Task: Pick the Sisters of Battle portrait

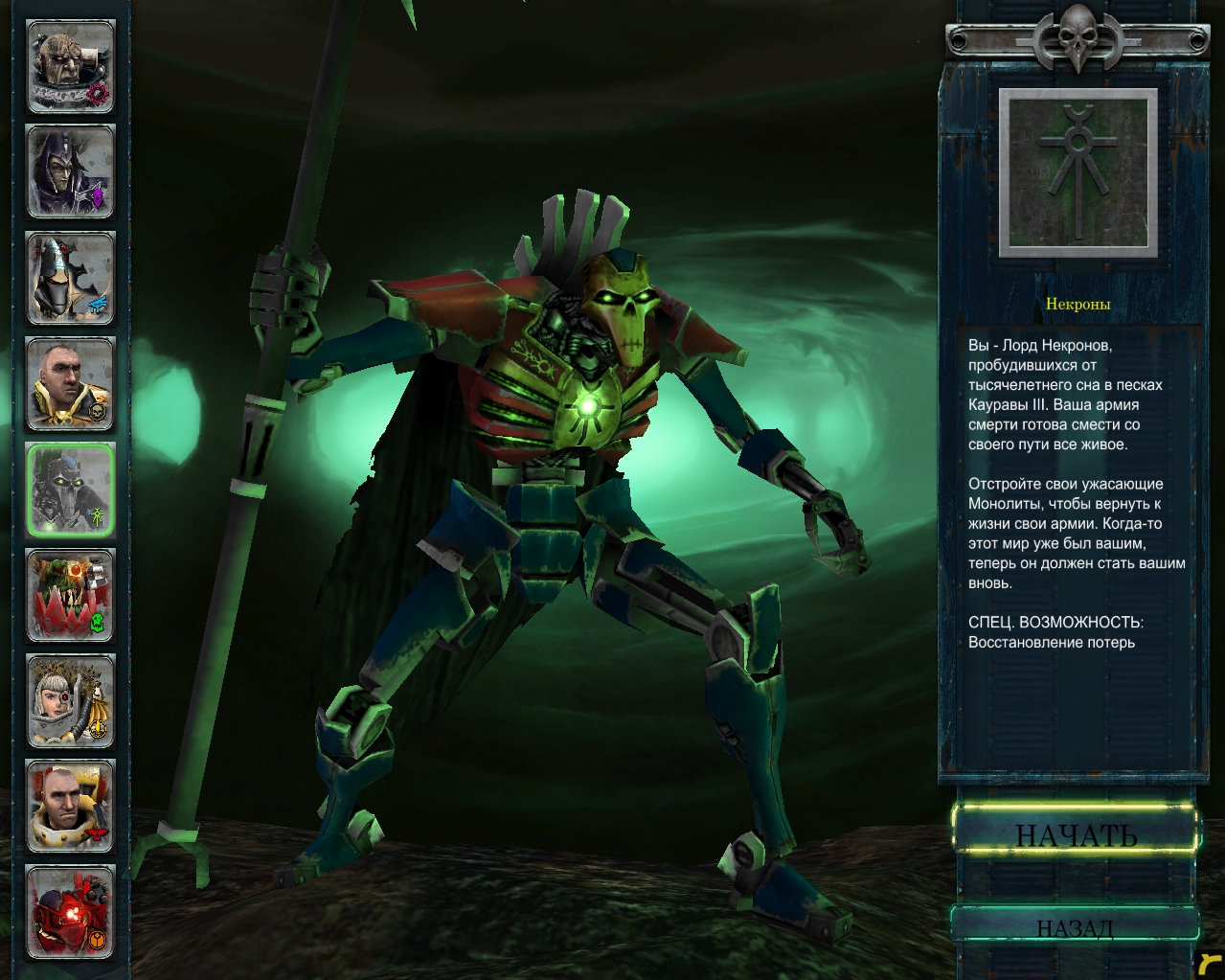Action: (x=70, y=701)
